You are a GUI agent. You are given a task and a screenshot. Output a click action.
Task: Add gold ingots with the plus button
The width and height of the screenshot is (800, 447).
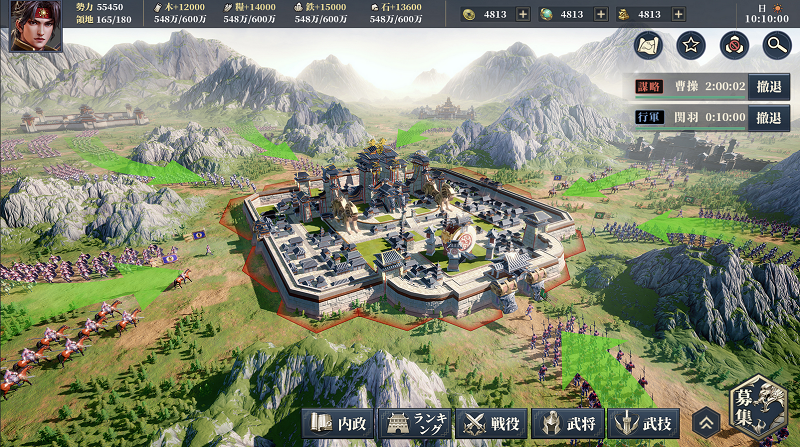(x=679, y=14)
